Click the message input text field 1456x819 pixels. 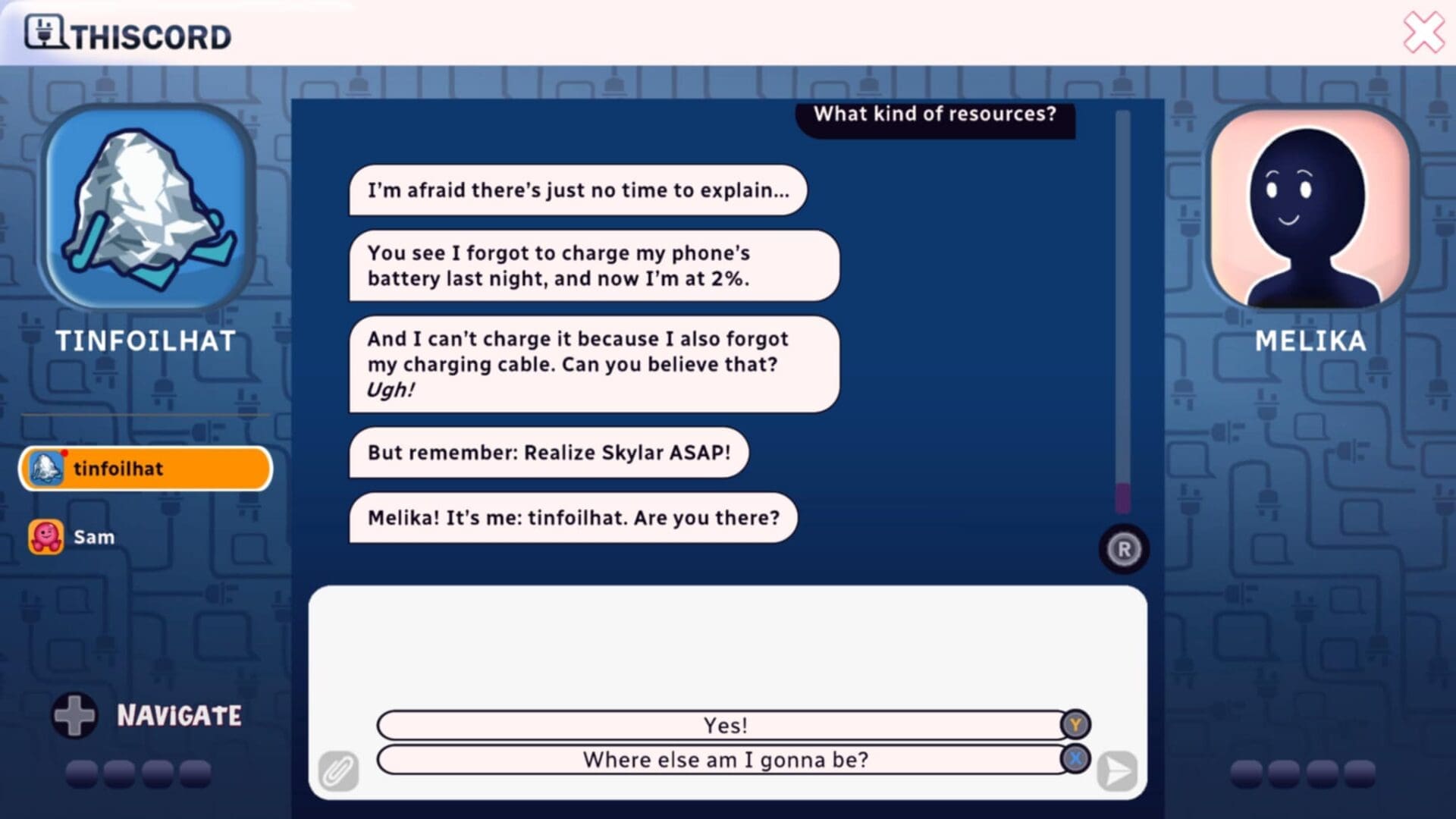click(728, 645)
